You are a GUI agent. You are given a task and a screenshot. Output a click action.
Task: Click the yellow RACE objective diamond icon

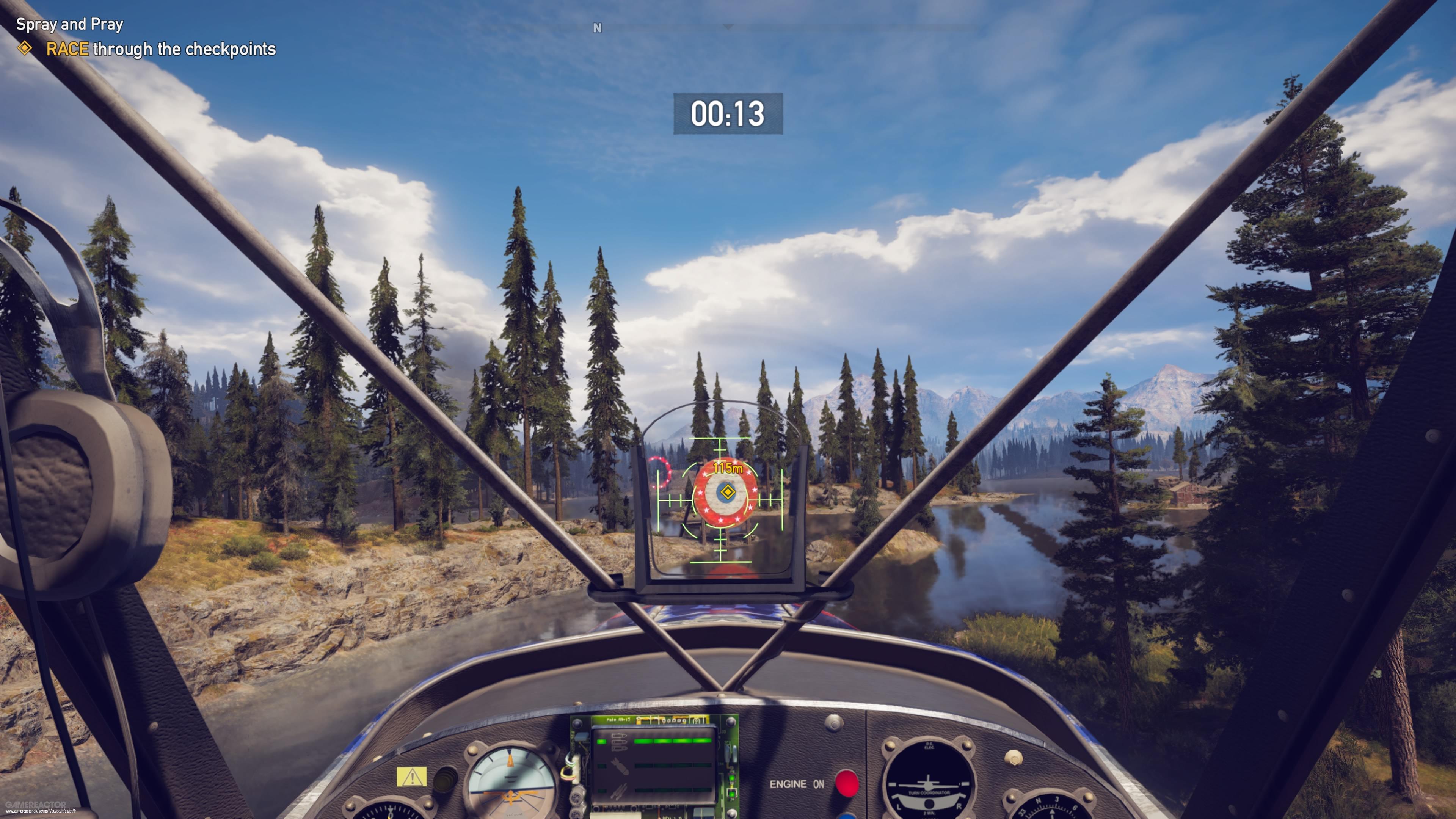(26, 50)
